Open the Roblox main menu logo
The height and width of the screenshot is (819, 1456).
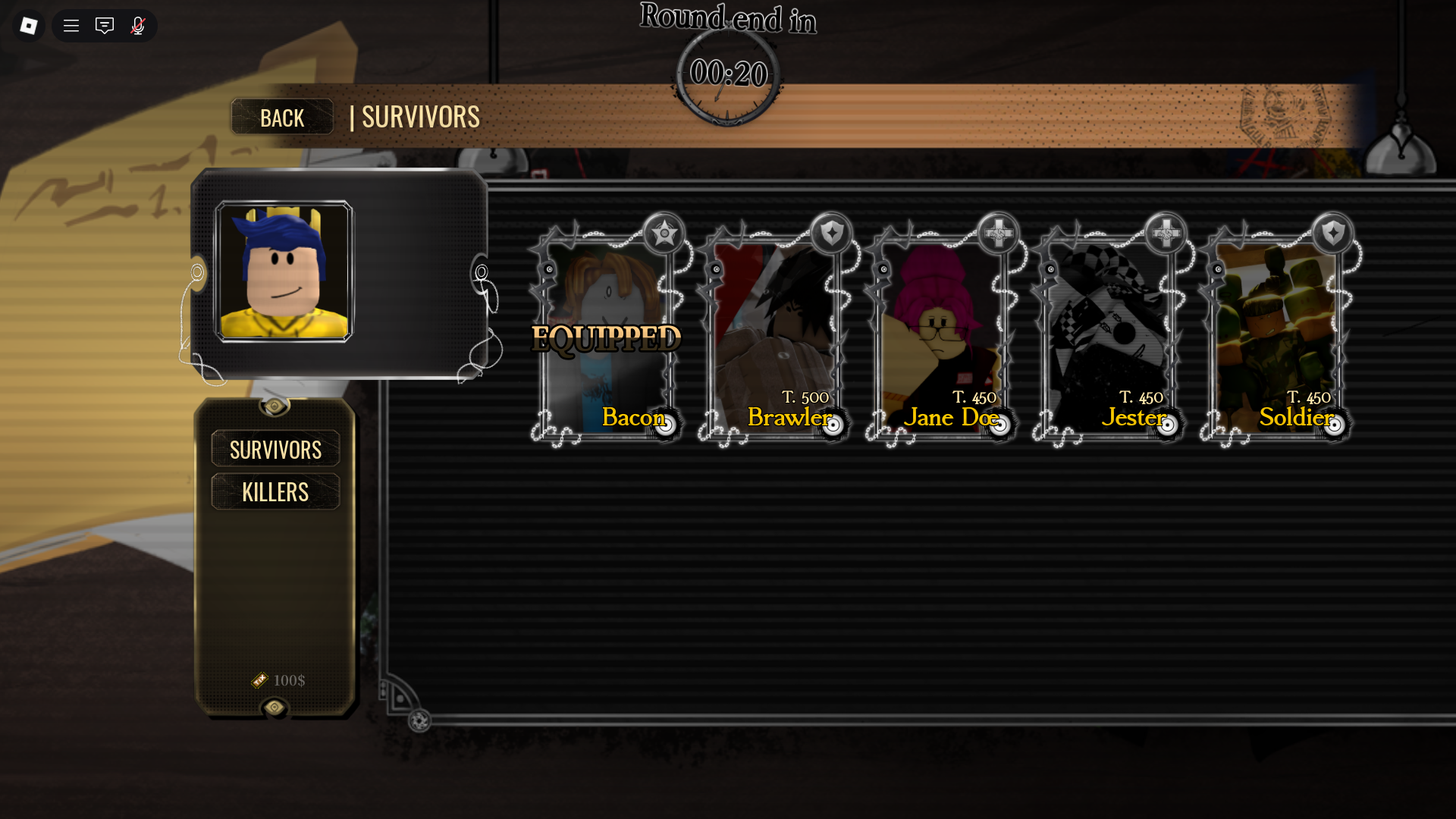click(x=29, y=26)
